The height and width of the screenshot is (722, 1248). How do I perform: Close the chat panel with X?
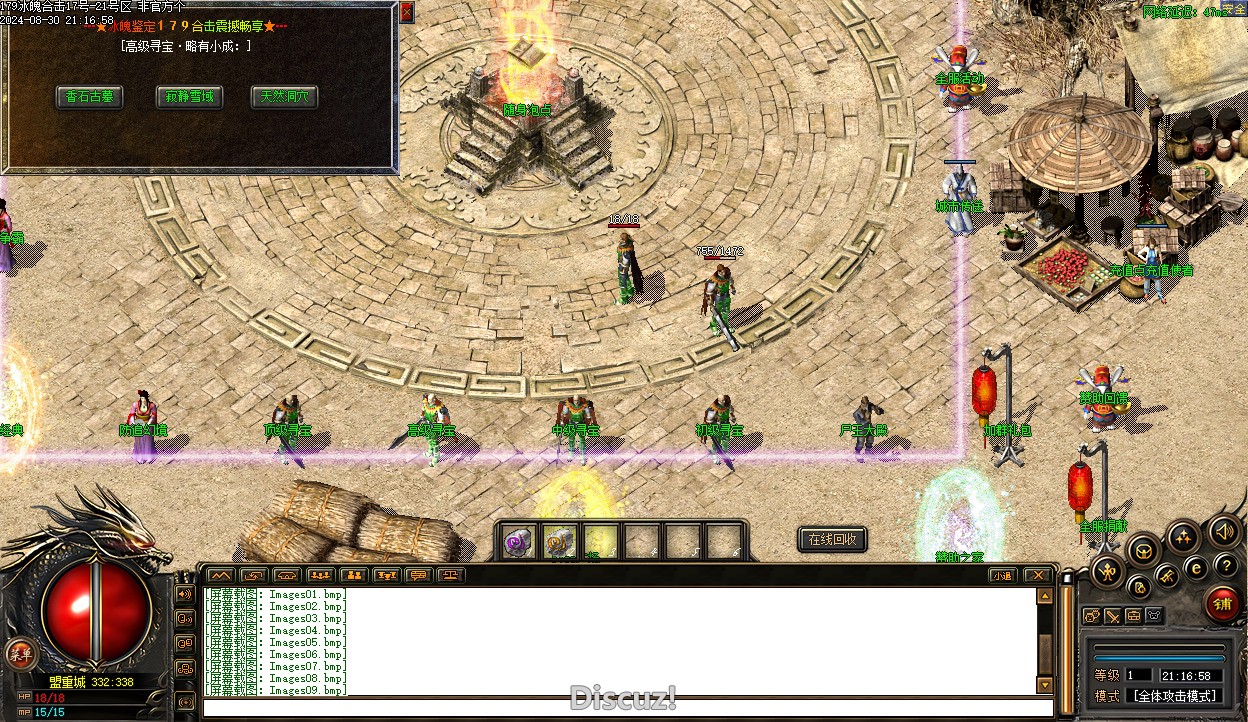pyautogui.click(x=1038, y=575)
